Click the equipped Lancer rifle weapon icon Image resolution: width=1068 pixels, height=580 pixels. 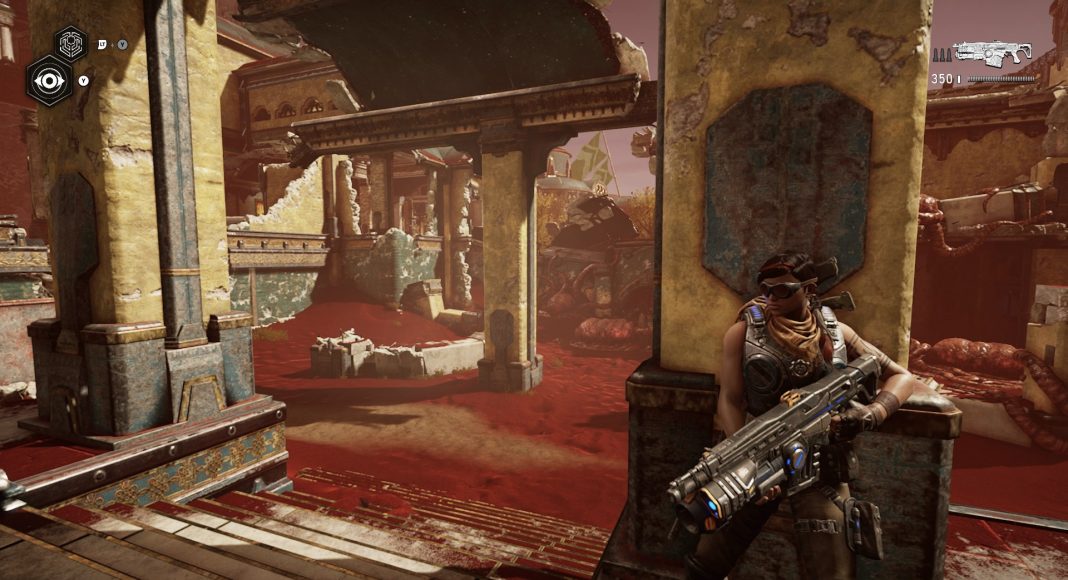coord(991,53)
